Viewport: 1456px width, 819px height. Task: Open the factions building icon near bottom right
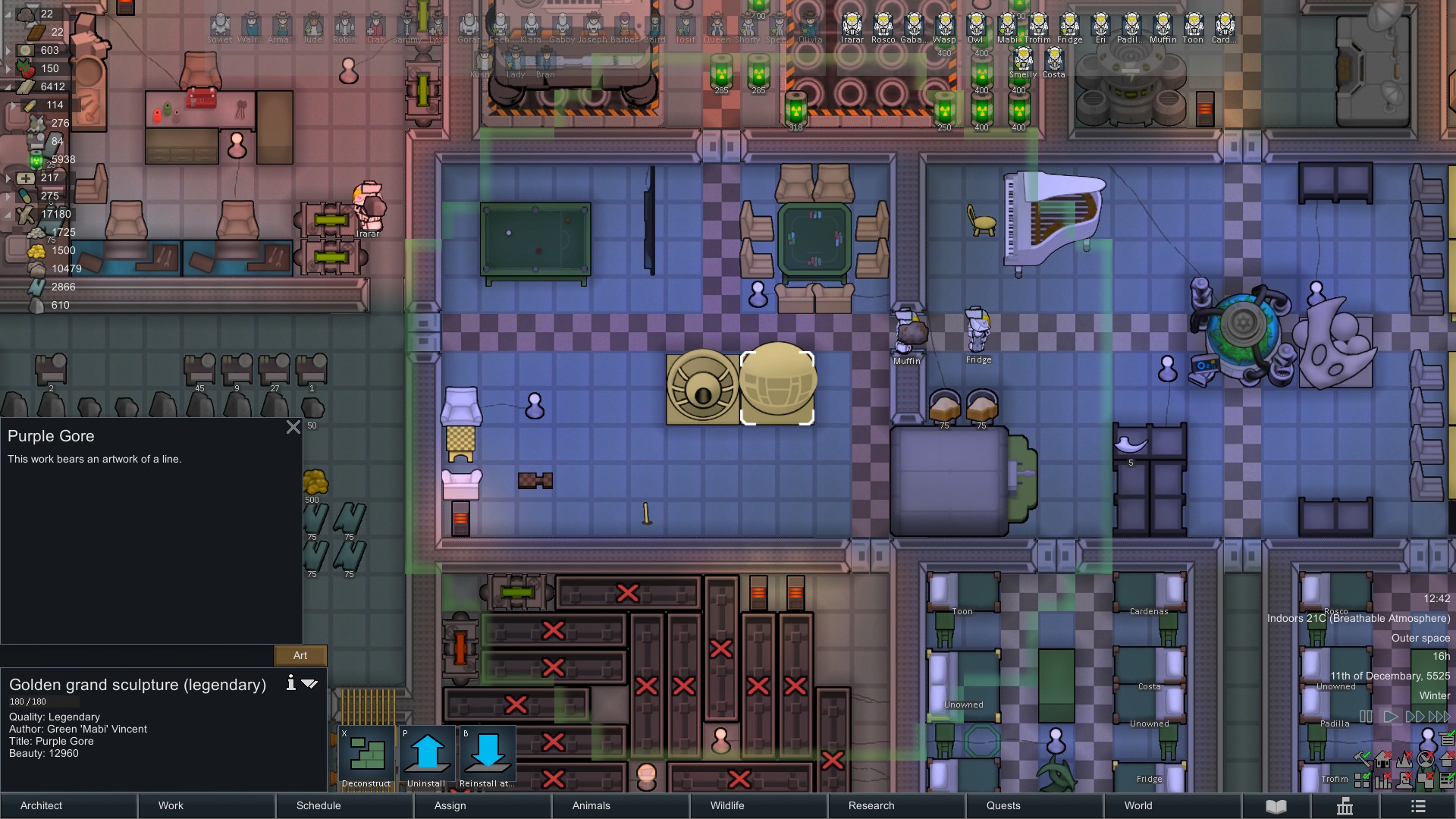(x=1346, y=806)
